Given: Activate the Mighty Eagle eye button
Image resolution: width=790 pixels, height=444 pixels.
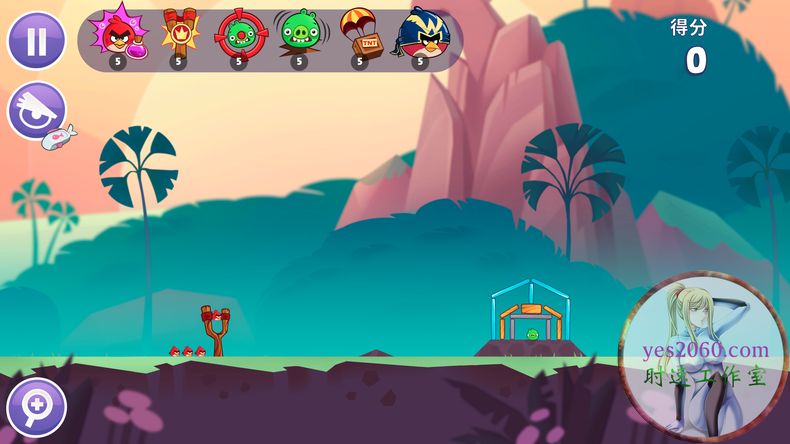Looking at the screenshot, I should [37, 111].
